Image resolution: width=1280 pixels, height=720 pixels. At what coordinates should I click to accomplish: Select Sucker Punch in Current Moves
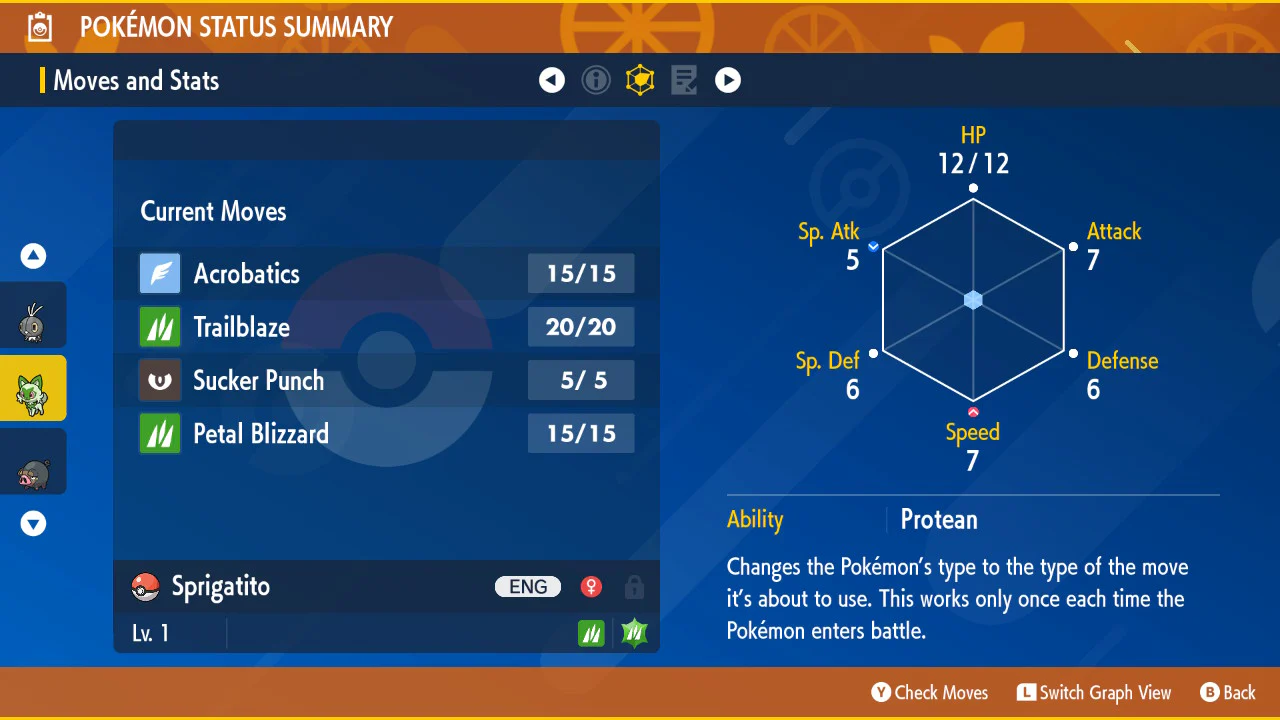pos(386,380)
